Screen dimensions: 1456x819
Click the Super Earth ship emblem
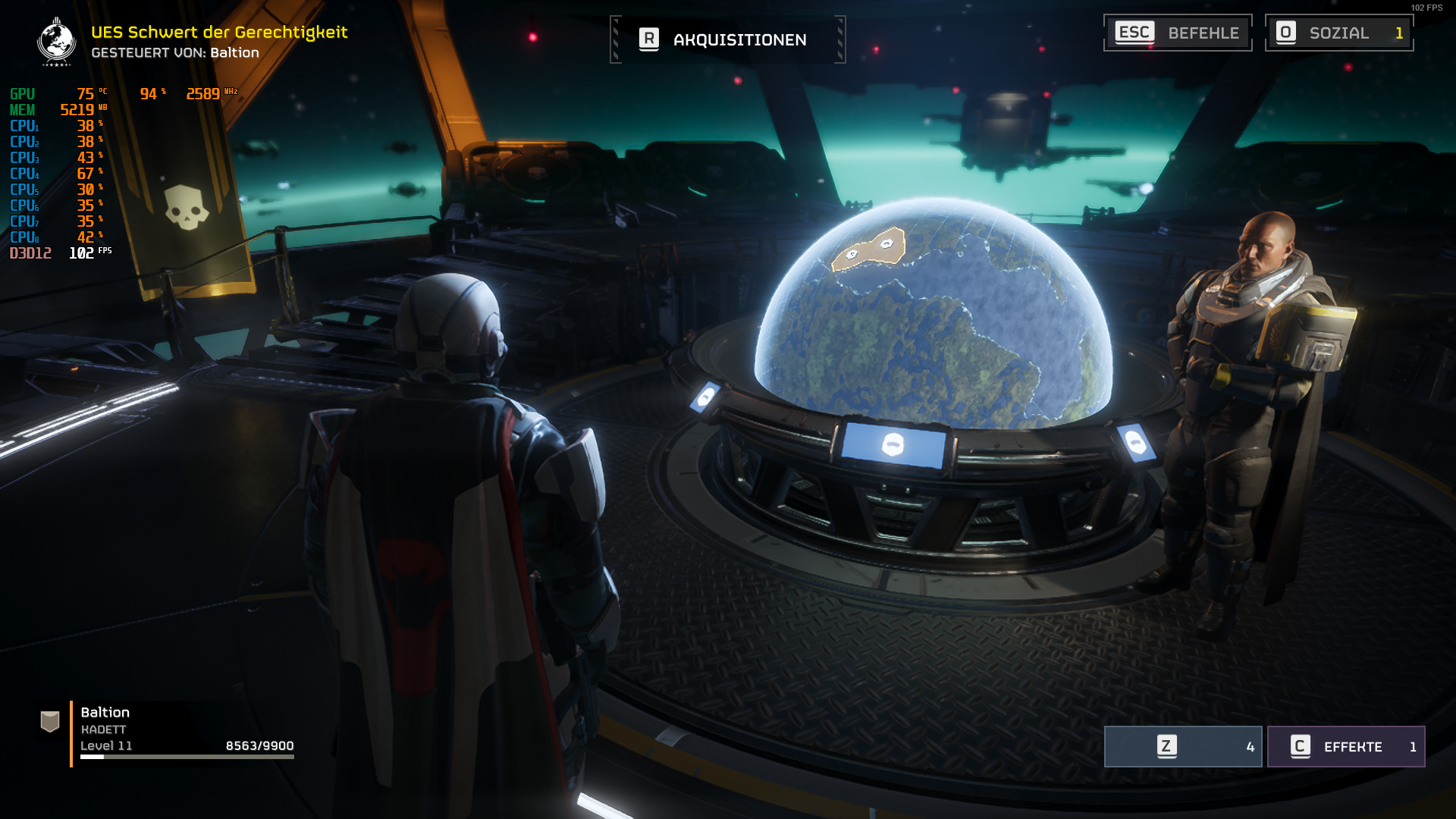pyautogui.click(x=56, y=42)
